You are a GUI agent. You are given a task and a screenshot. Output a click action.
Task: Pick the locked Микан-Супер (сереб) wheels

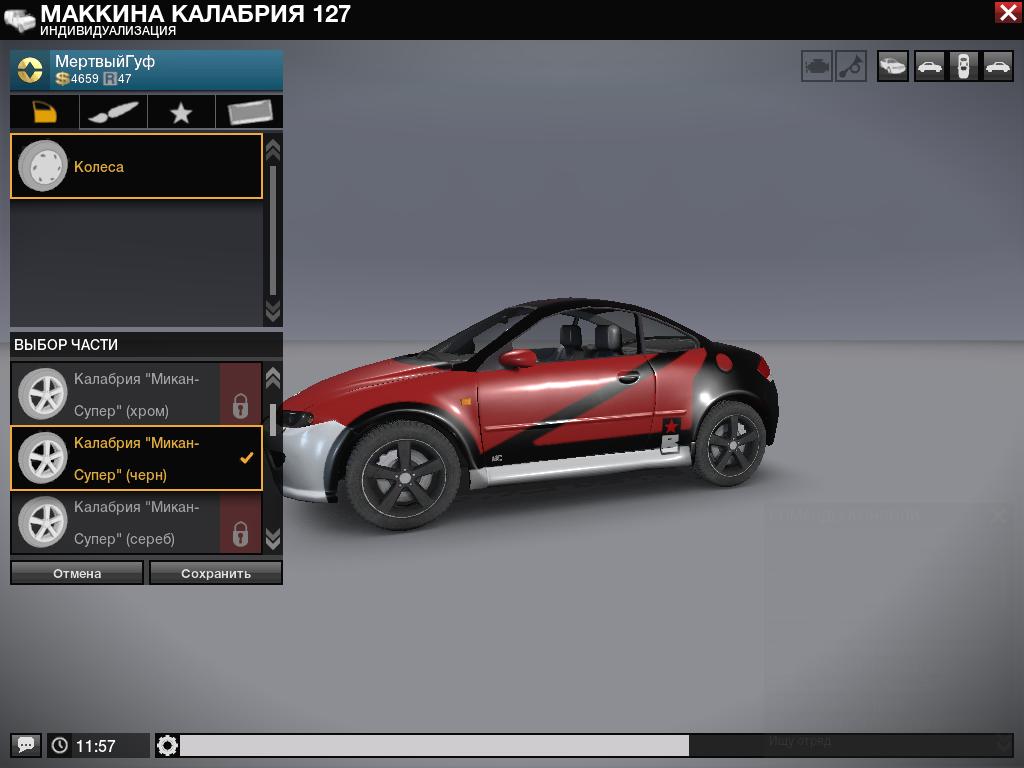click(136, 522)
